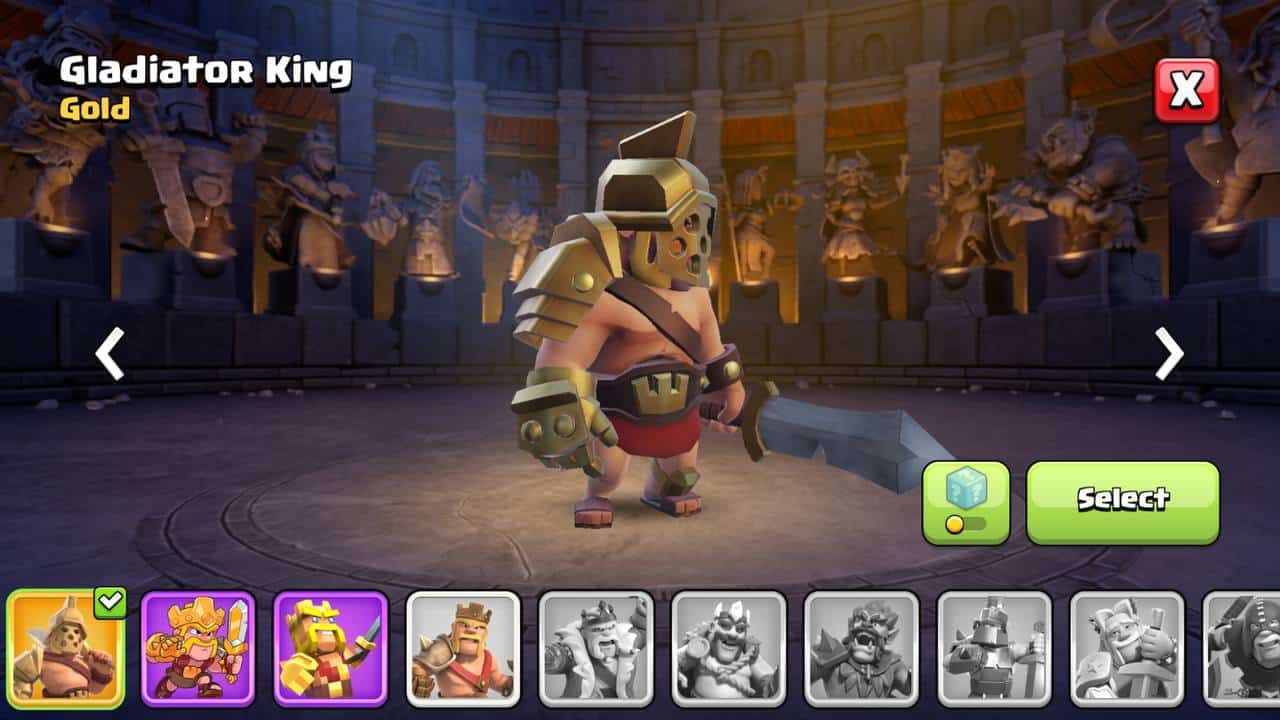Select the locked fur-collar king skin
The height and width of the screenshot is (720, 1280).
click(x=596, y=649)
